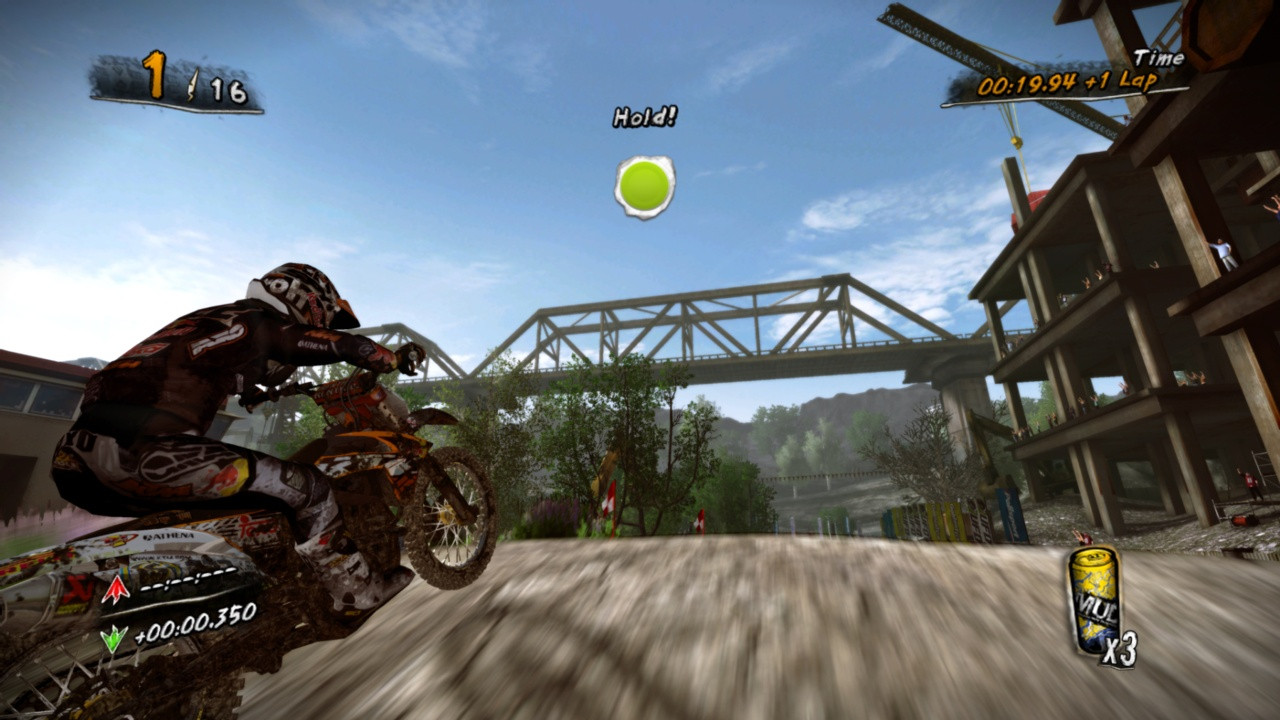The width and height of the screenshot is (1280, 720).
Task: Select the Time heading text
Action: (1160, 59)
